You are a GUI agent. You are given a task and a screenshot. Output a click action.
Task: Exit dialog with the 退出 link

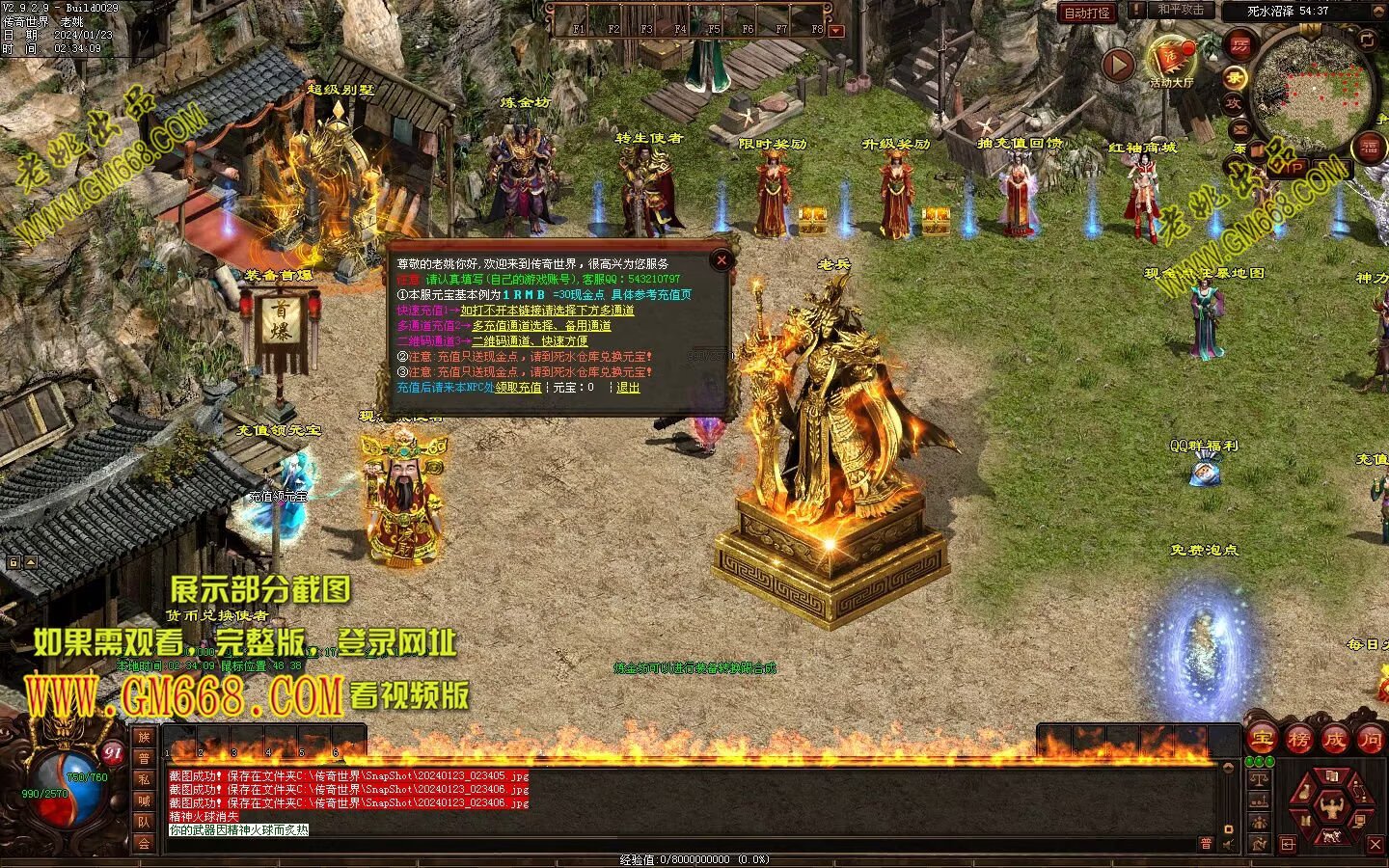coord(628,388)
